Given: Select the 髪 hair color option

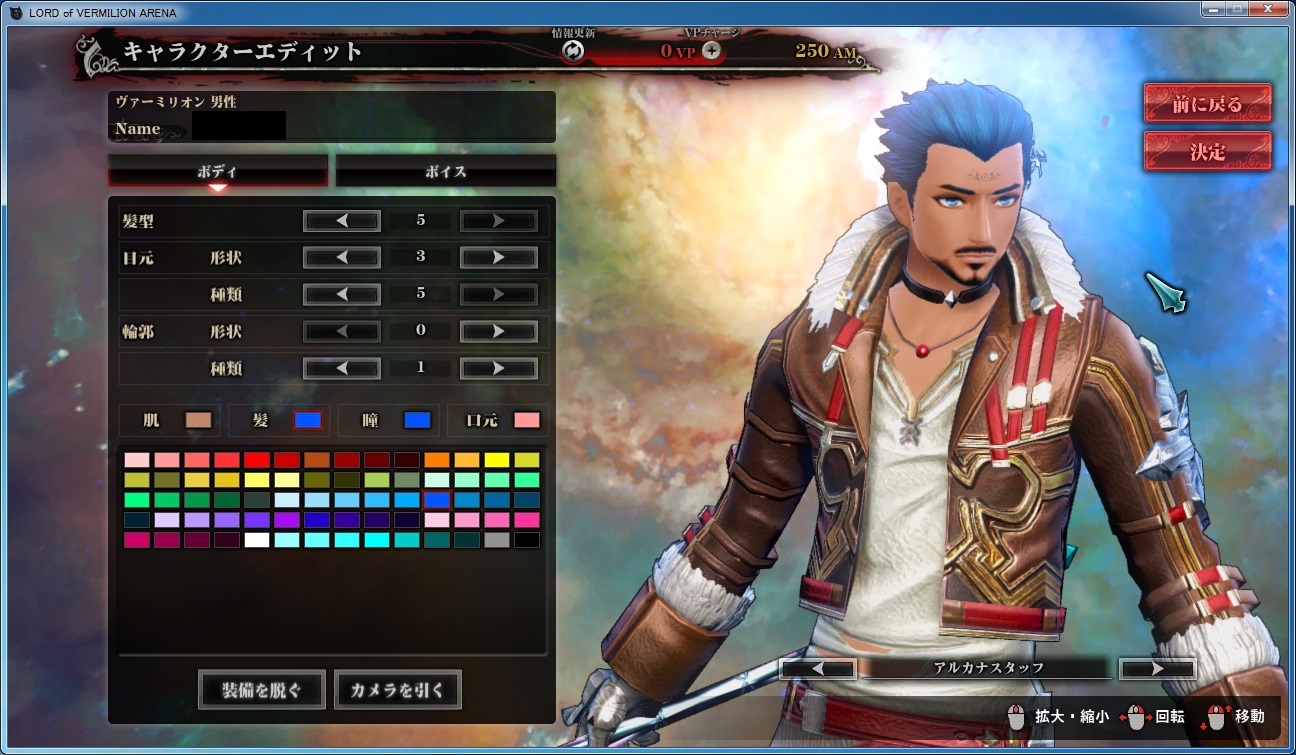Looking at the screenshot, I should coord(280,421).
